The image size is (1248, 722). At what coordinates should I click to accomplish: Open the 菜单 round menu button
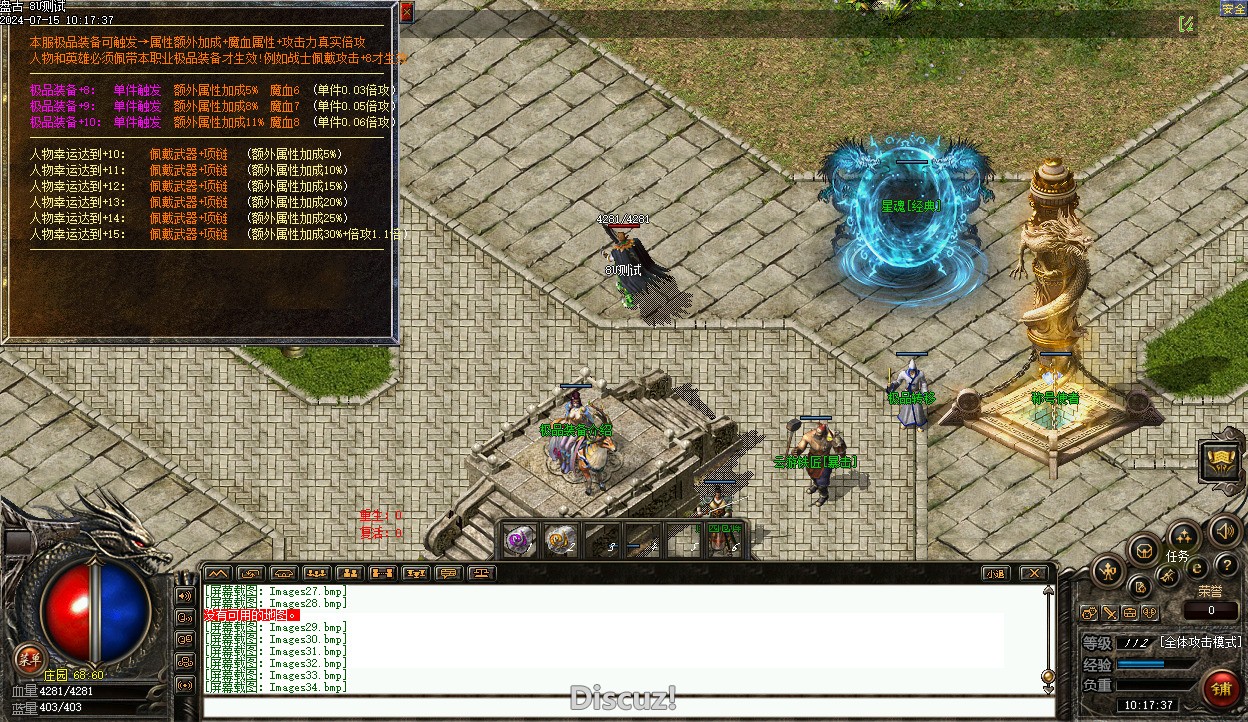(x=29, y=658)
